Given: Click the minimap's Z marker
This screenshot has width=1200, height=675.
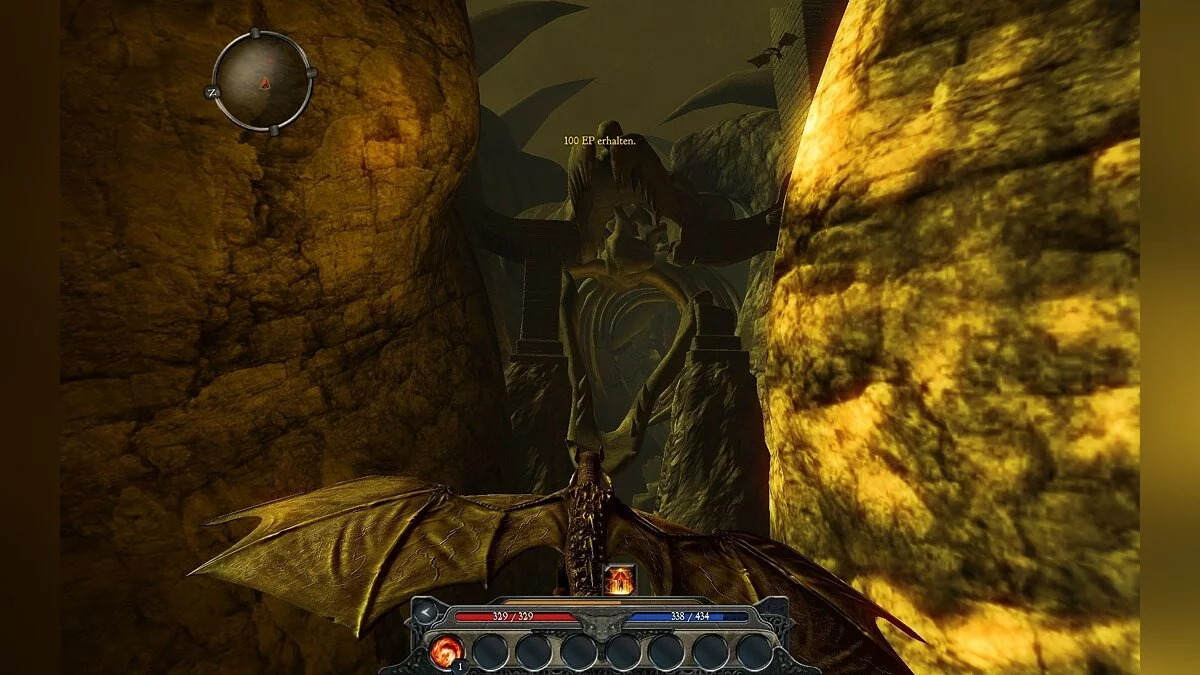Looking at the screenshot, I should point(212,92).
